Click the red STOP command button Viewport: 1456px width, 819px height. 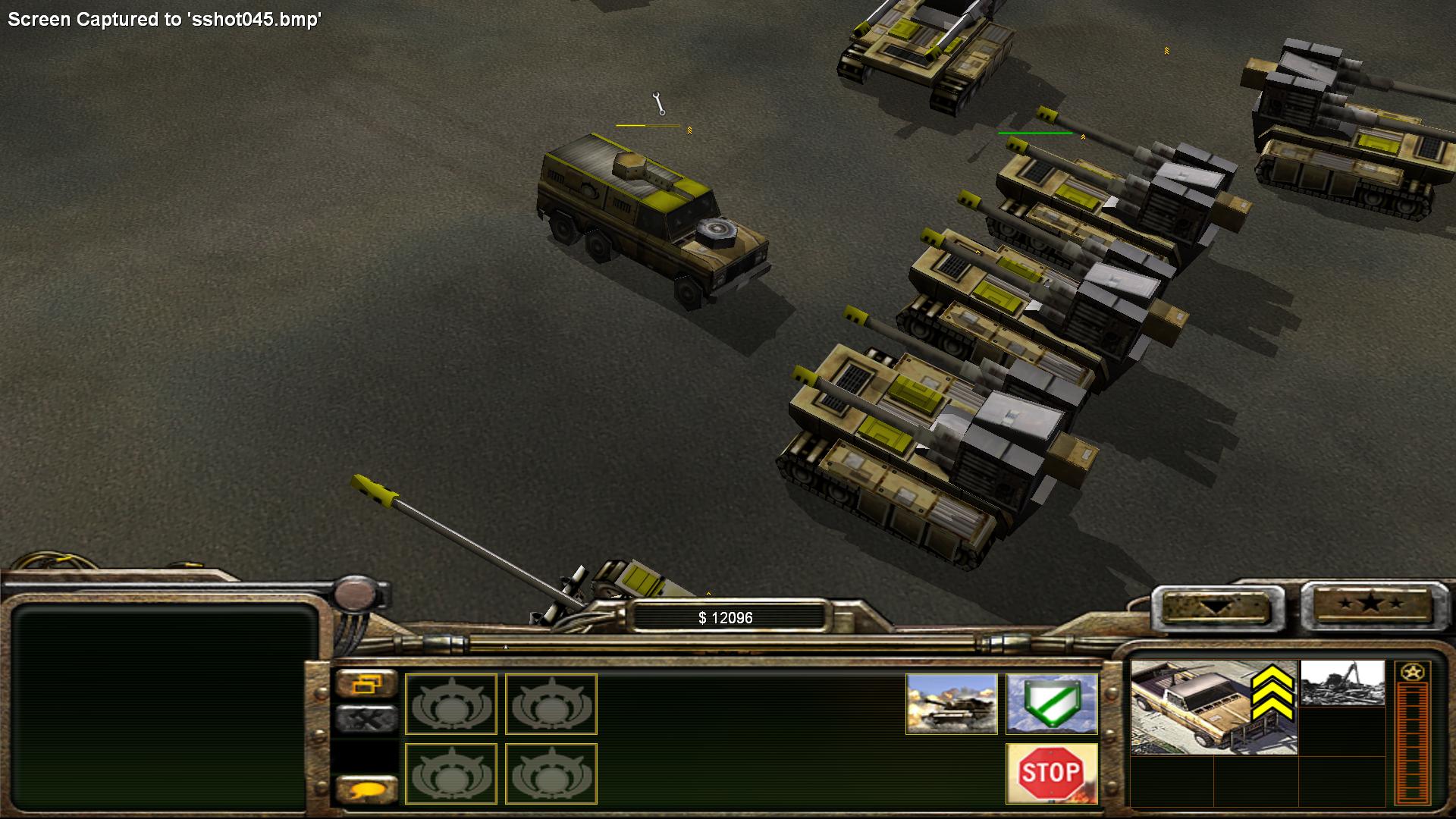point(1051,773)
